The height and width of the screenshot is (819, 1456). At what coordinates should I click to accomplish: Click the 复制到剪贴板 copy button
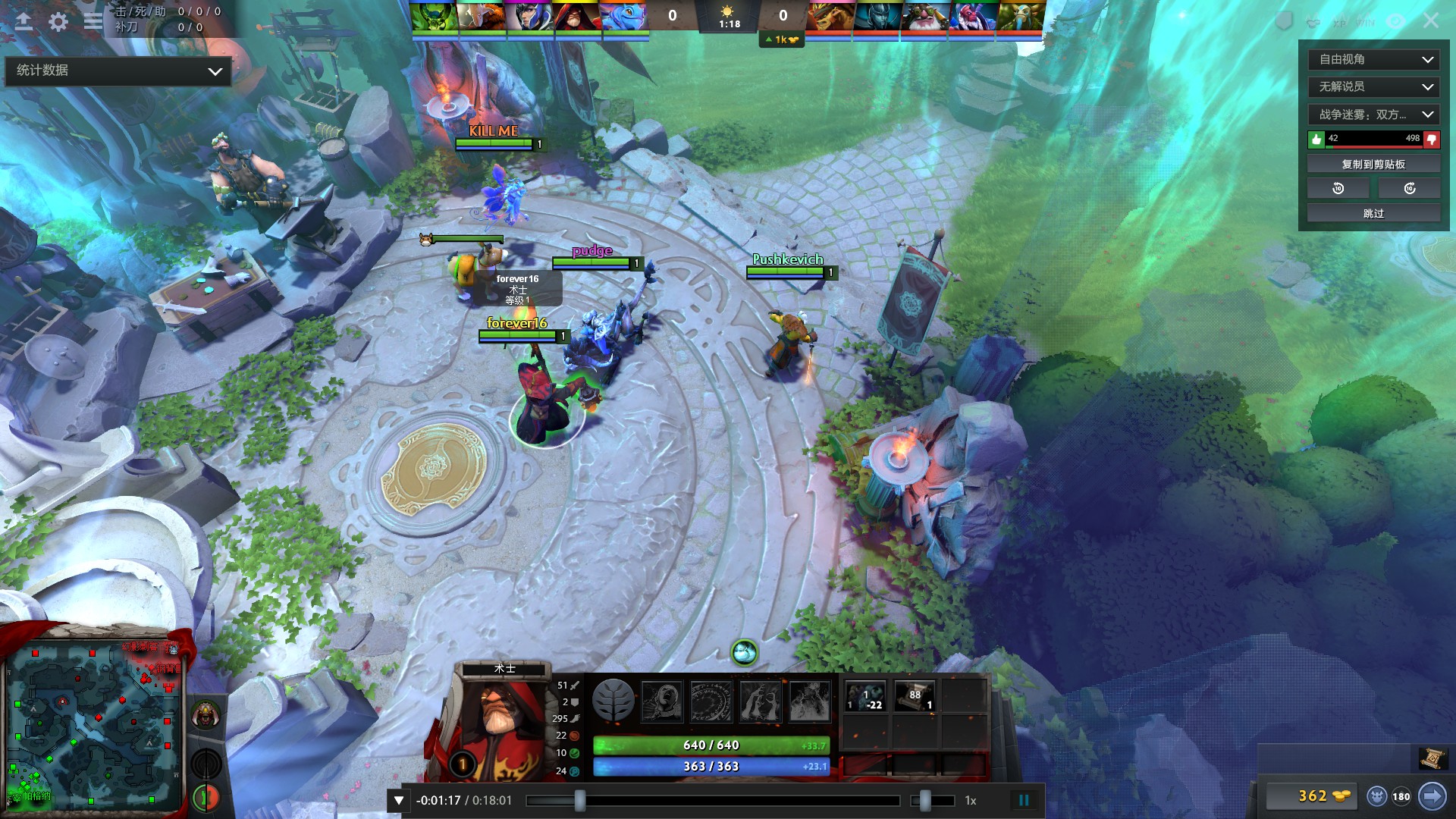coord(1373,162)
